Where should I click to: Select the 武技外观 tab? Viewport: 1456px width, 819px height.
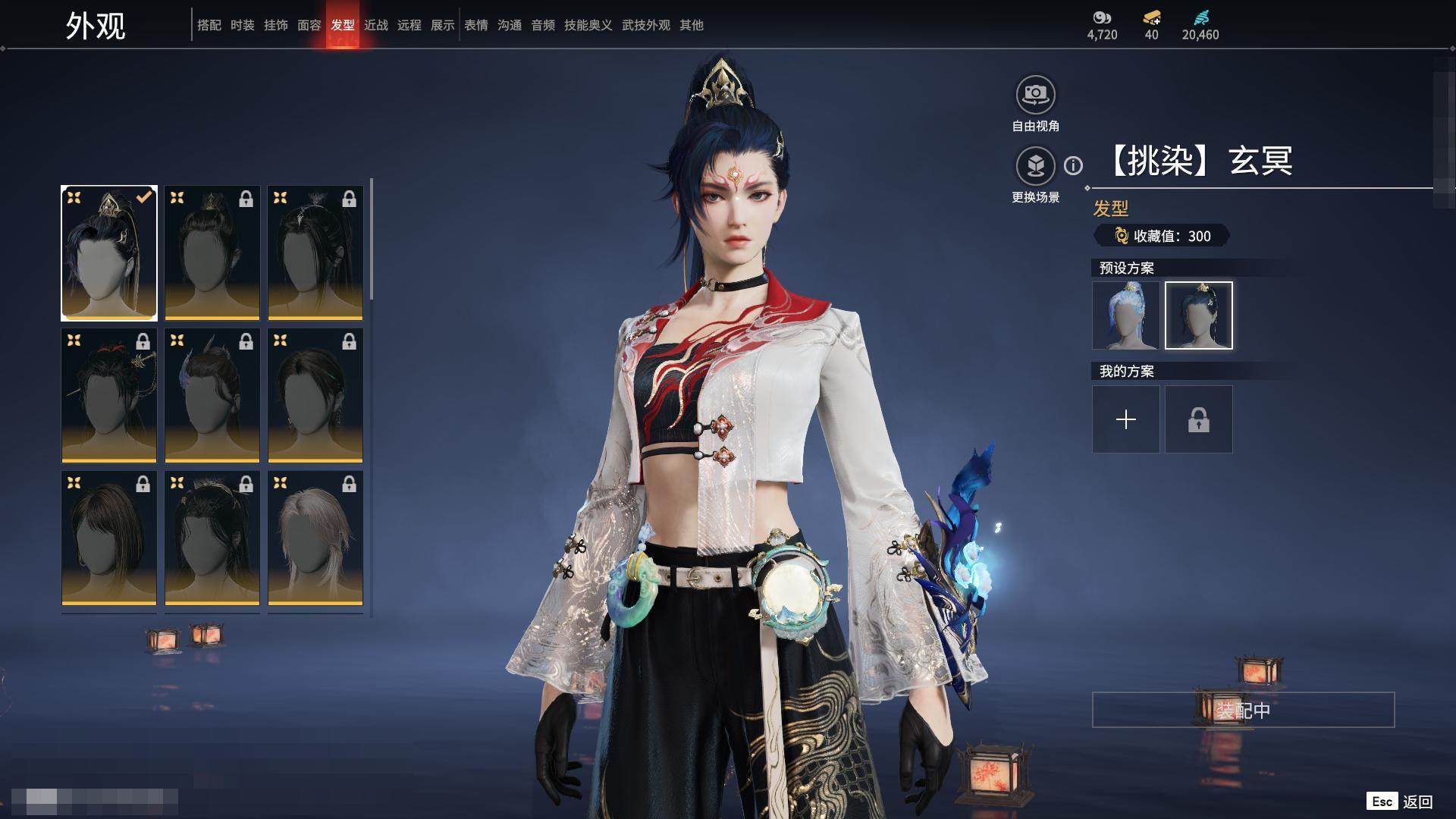[x=646, y=25]
